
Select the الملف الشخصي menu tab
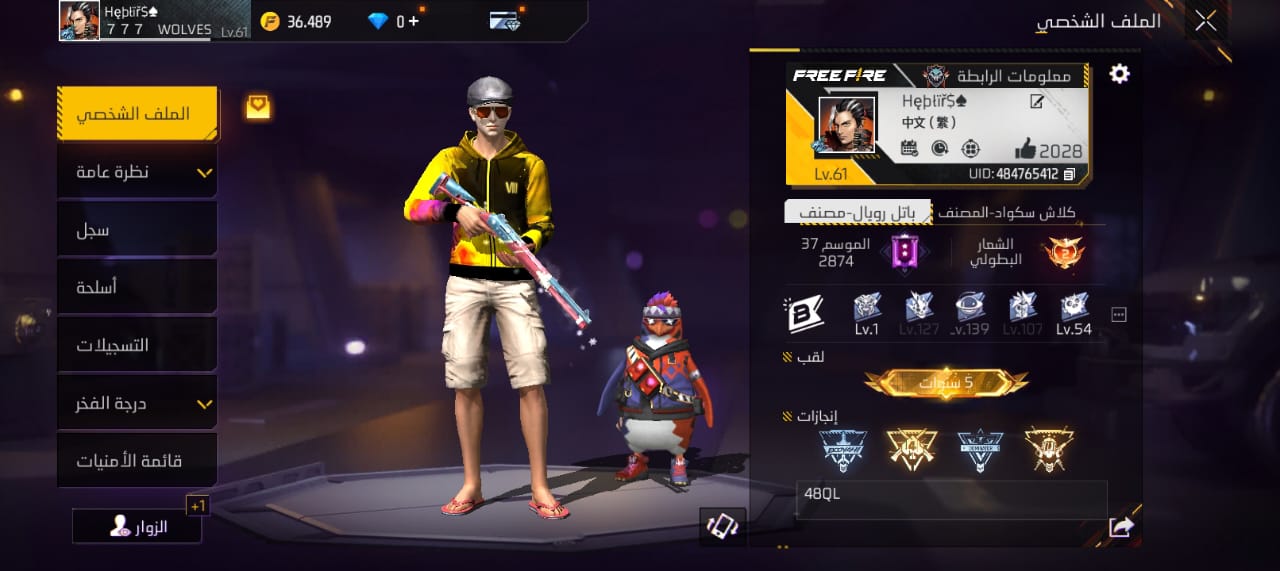pos(137,114)
